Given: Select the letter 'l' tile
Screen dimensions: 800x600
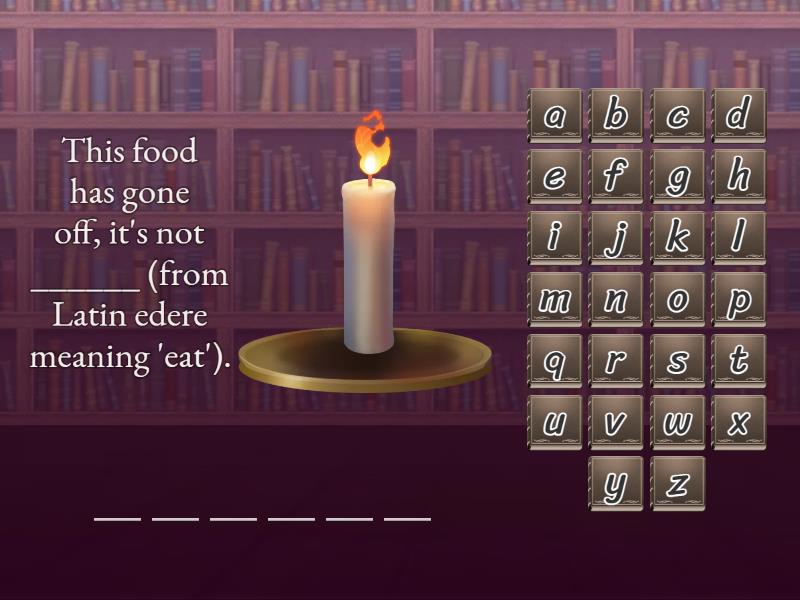Looking at the screenshot, I should pyautogui.click(x=739, y=238).
